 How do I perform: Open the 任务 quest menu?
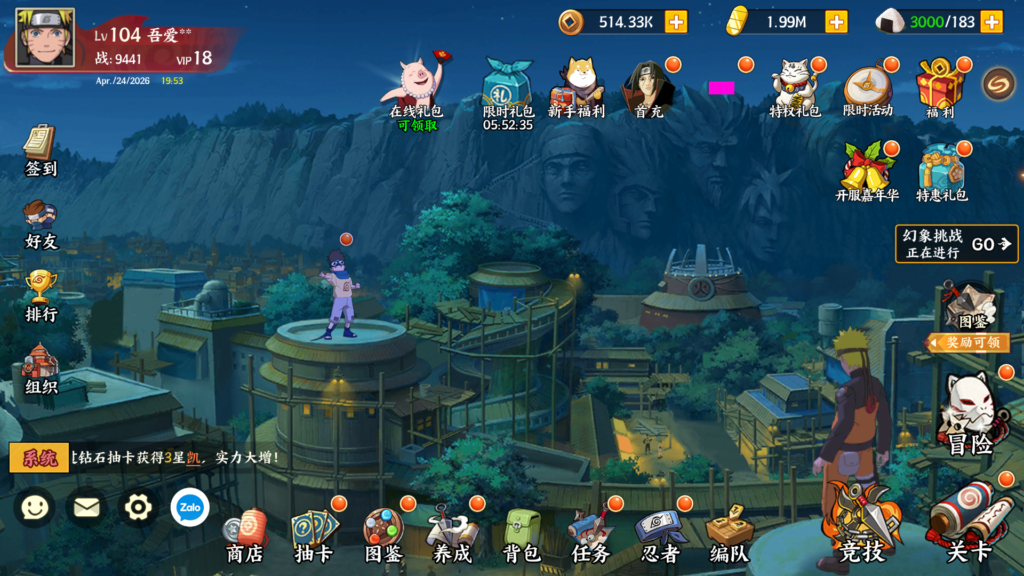tap(590, 535)
